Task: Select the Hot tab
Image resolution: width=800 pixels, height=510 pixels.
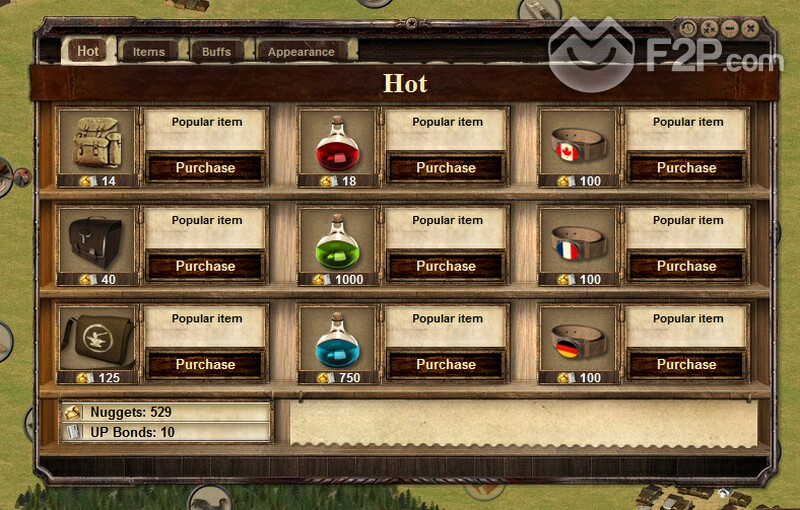Action: tap(88, 51)
